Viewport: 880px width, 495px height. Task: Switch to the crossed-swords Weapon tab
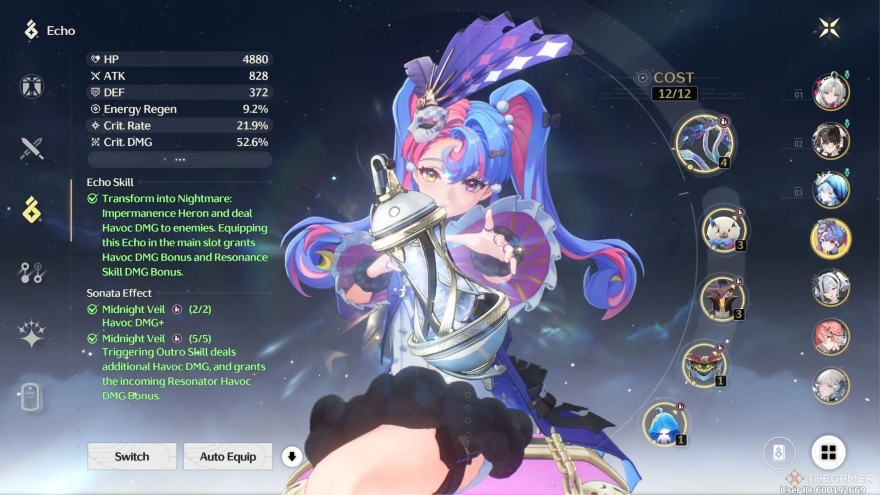coord(32,149)
